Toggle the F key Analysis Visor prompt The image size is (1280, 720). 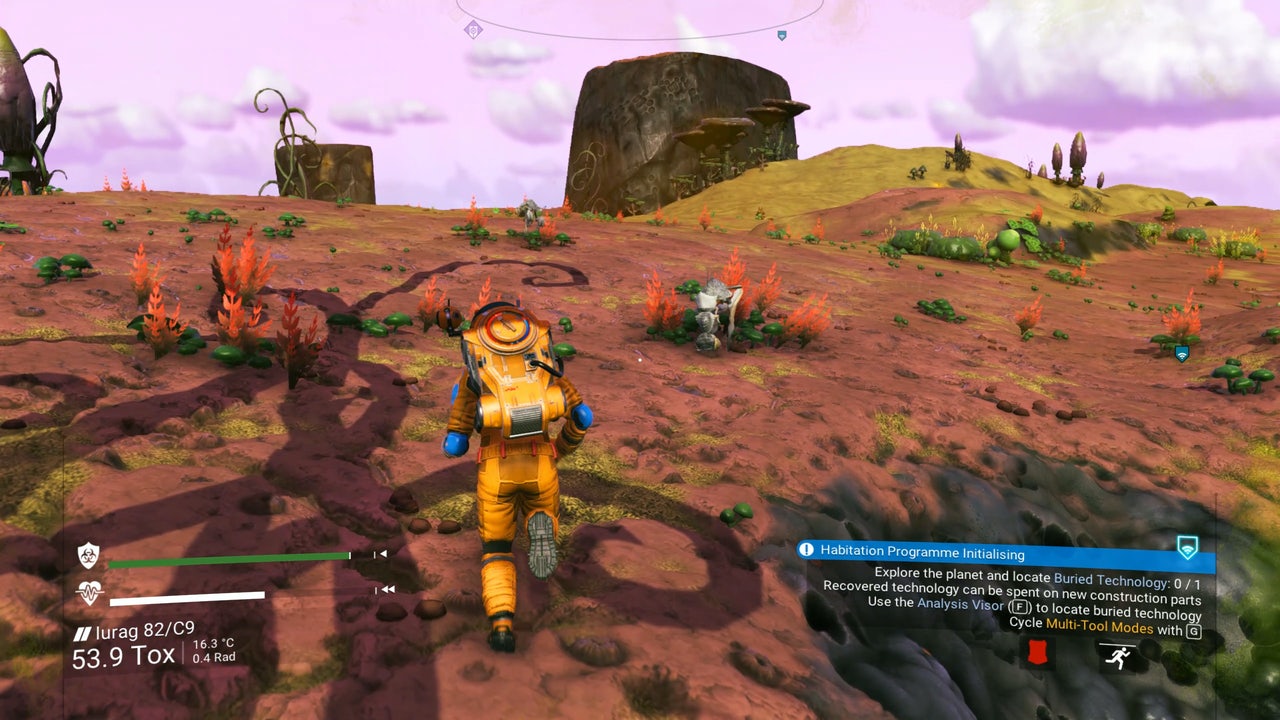click(1021, 605)
